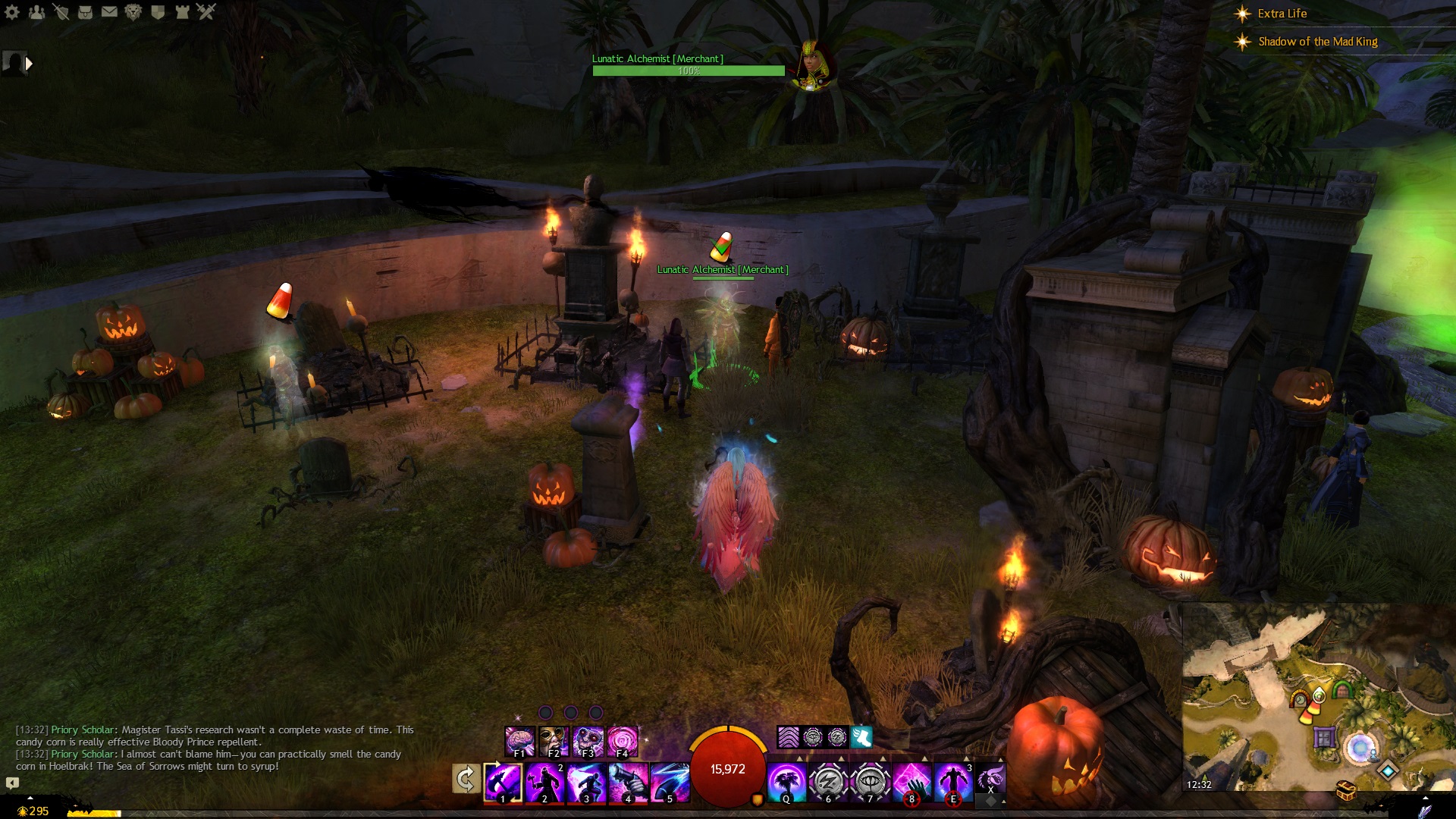Open the mail envelope icon
This screenshot has width=1456, height=819.
click(109, 12)
